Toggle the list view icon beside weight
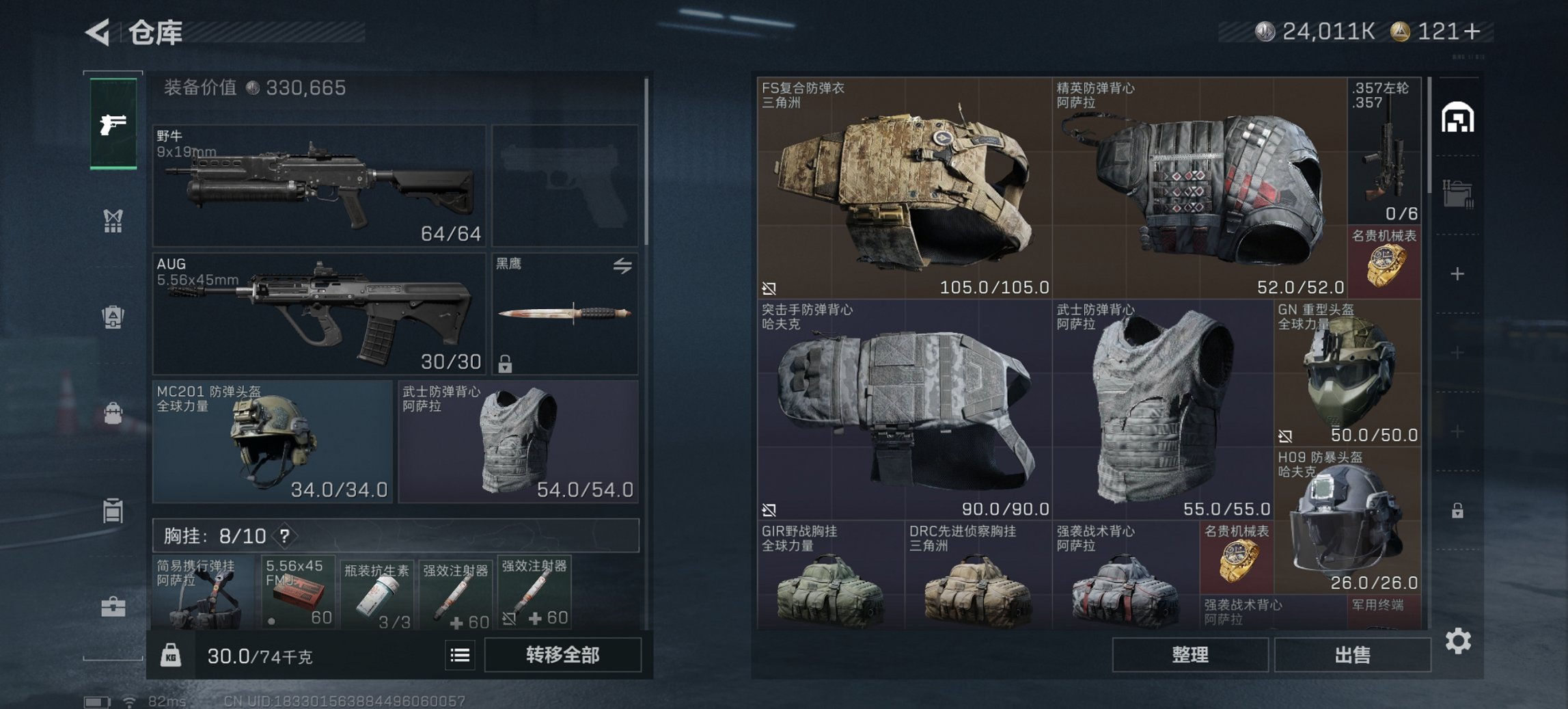Viewport: 1568px width, 709px height. (x=460, y=656)
